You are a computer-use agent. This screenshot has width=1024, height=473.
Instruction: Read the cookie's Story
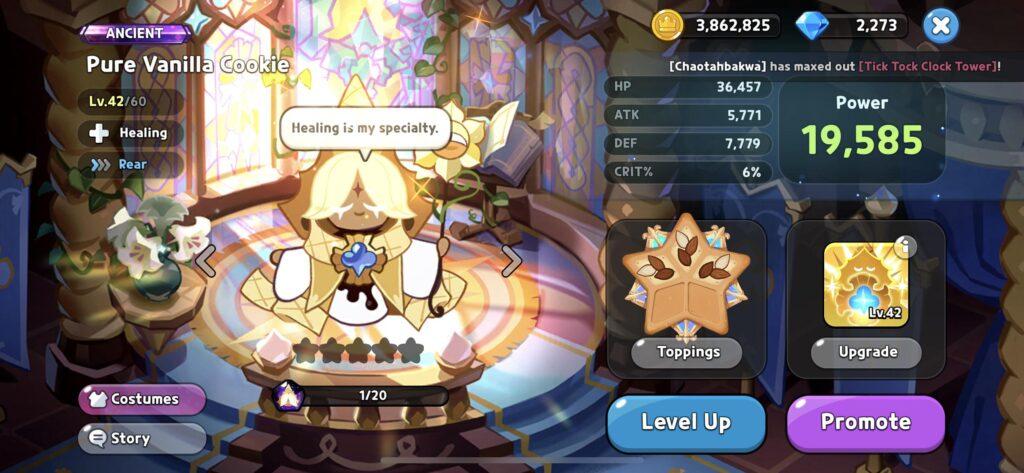(x=142, y=438)
